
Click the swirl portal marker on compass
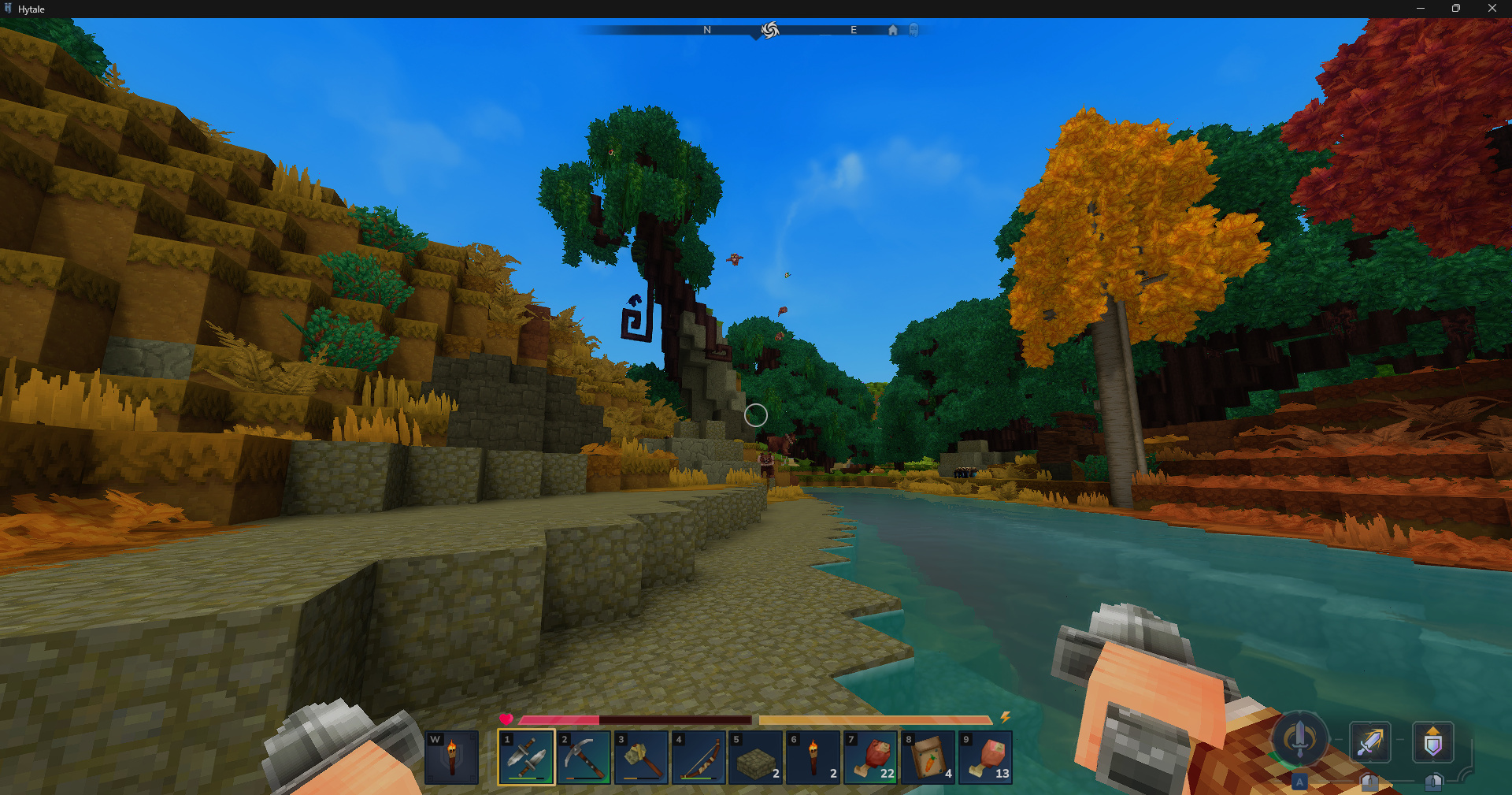click(770, 30)
